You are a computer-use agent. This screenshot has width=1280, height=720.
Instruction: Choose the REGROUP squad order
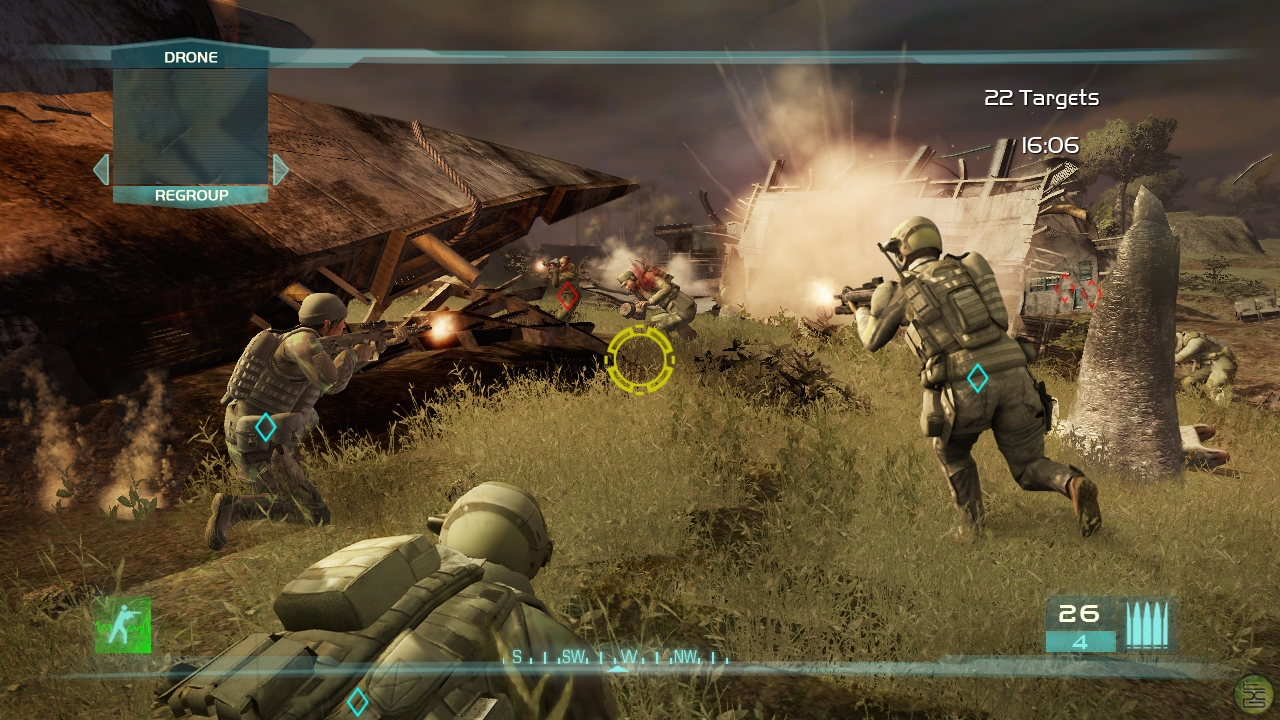click(191, 196)
